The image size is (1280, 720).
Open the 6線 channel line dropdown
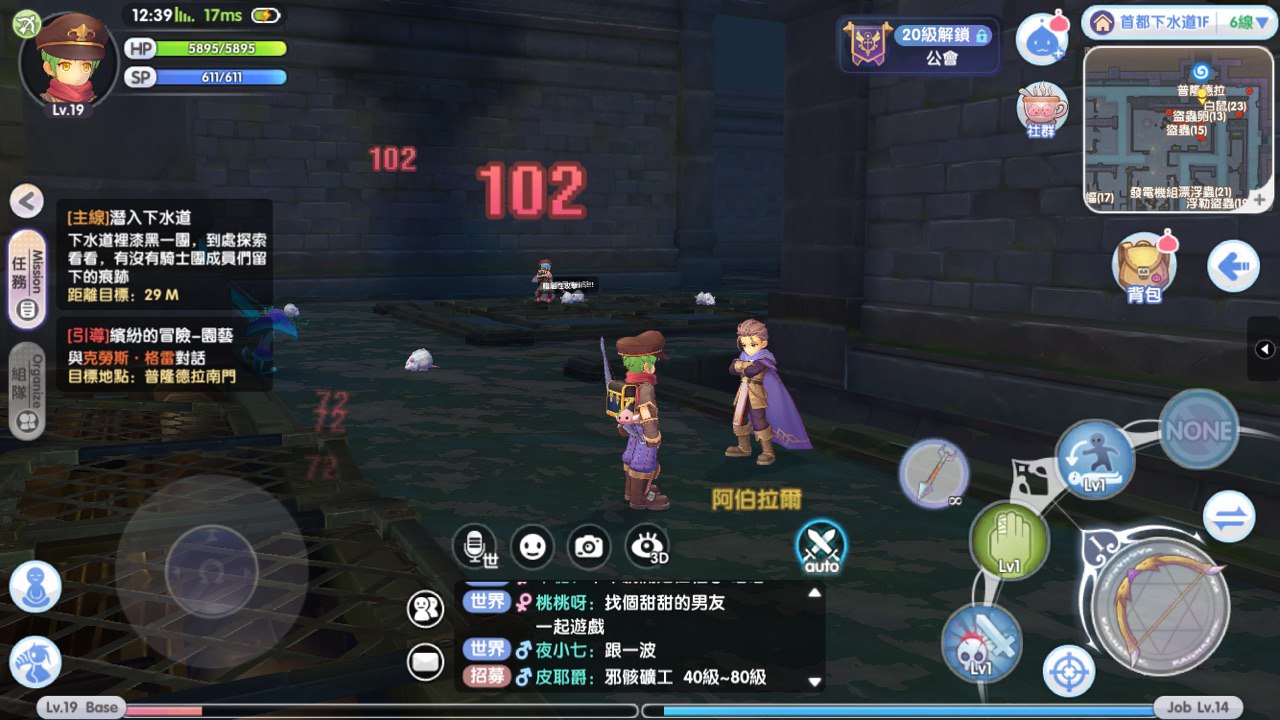coord(1238,22)
